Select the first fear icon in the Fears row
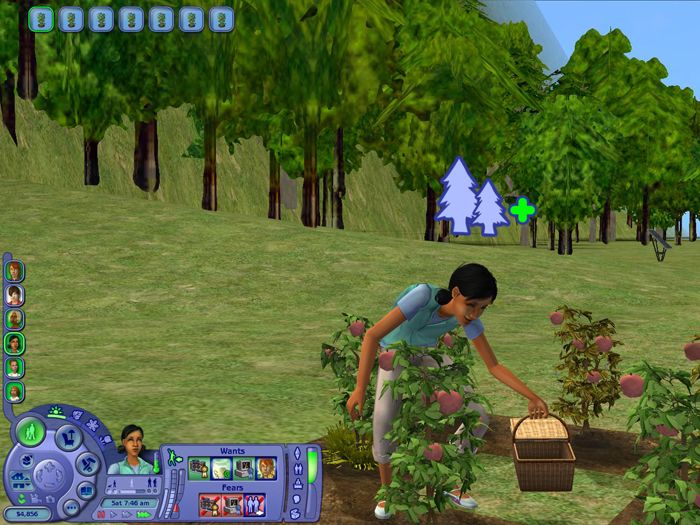Image resolution: width=700 pixels, height=525 pixels. [x=210, y=505]
